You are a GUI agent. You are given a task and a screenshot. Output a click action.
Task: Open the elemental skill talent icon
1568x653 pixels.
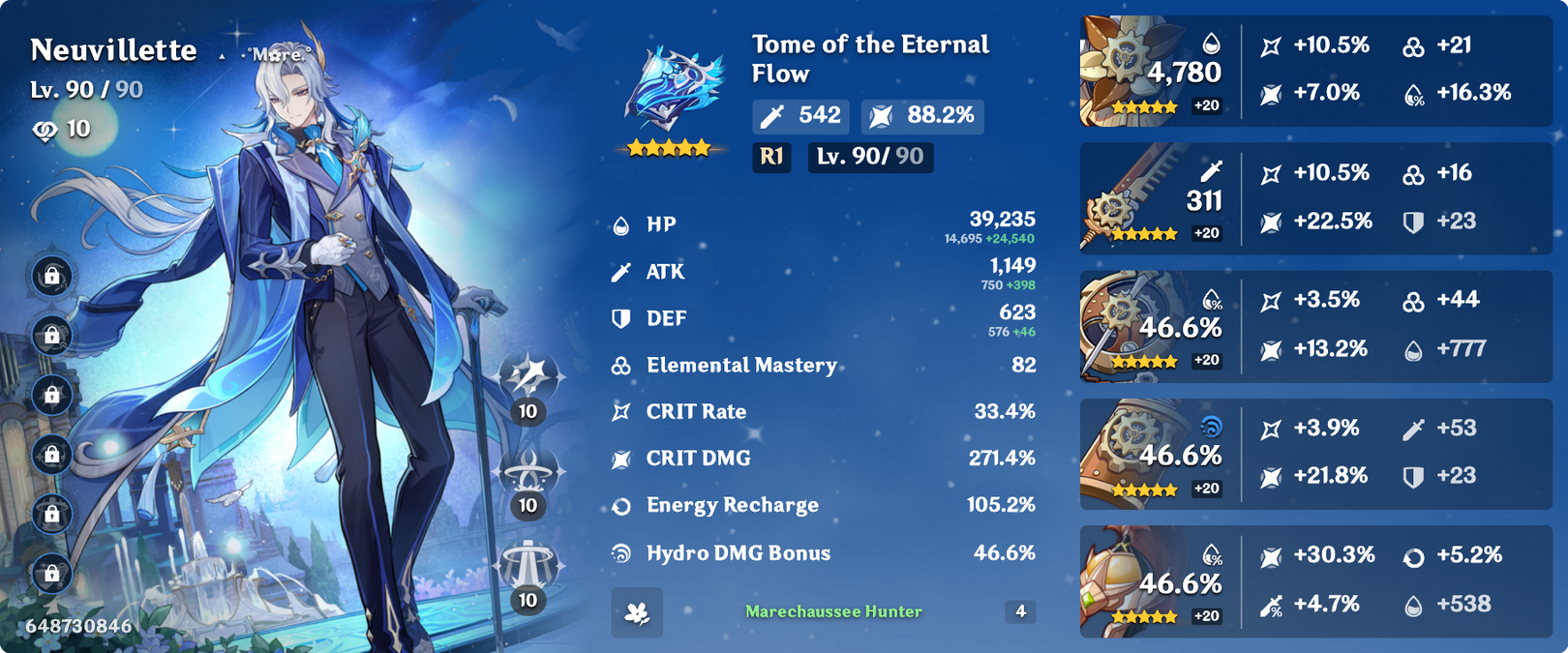pyautogui.click(x=528, y=472)
